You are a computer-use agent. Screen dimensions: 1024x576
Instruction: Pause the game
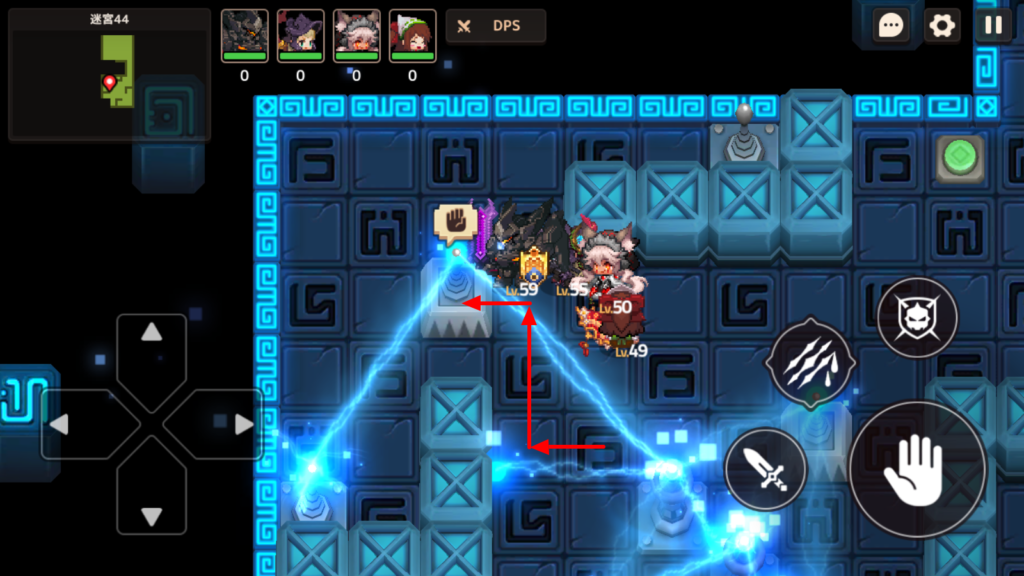coord(993,25)
